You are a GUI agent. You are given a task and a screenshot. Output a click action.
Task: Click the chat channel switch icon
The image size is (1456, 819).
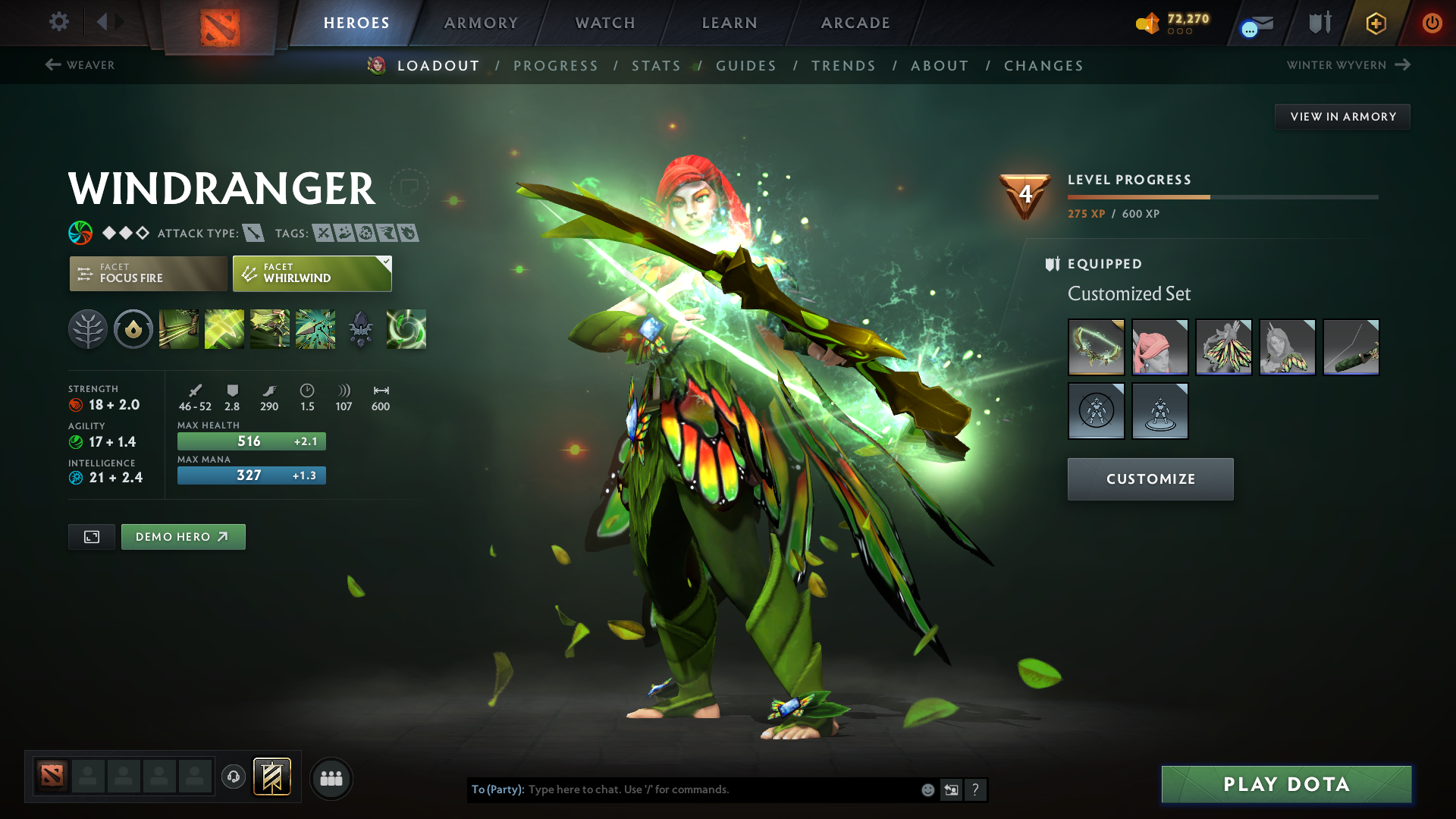coord(951,789)
